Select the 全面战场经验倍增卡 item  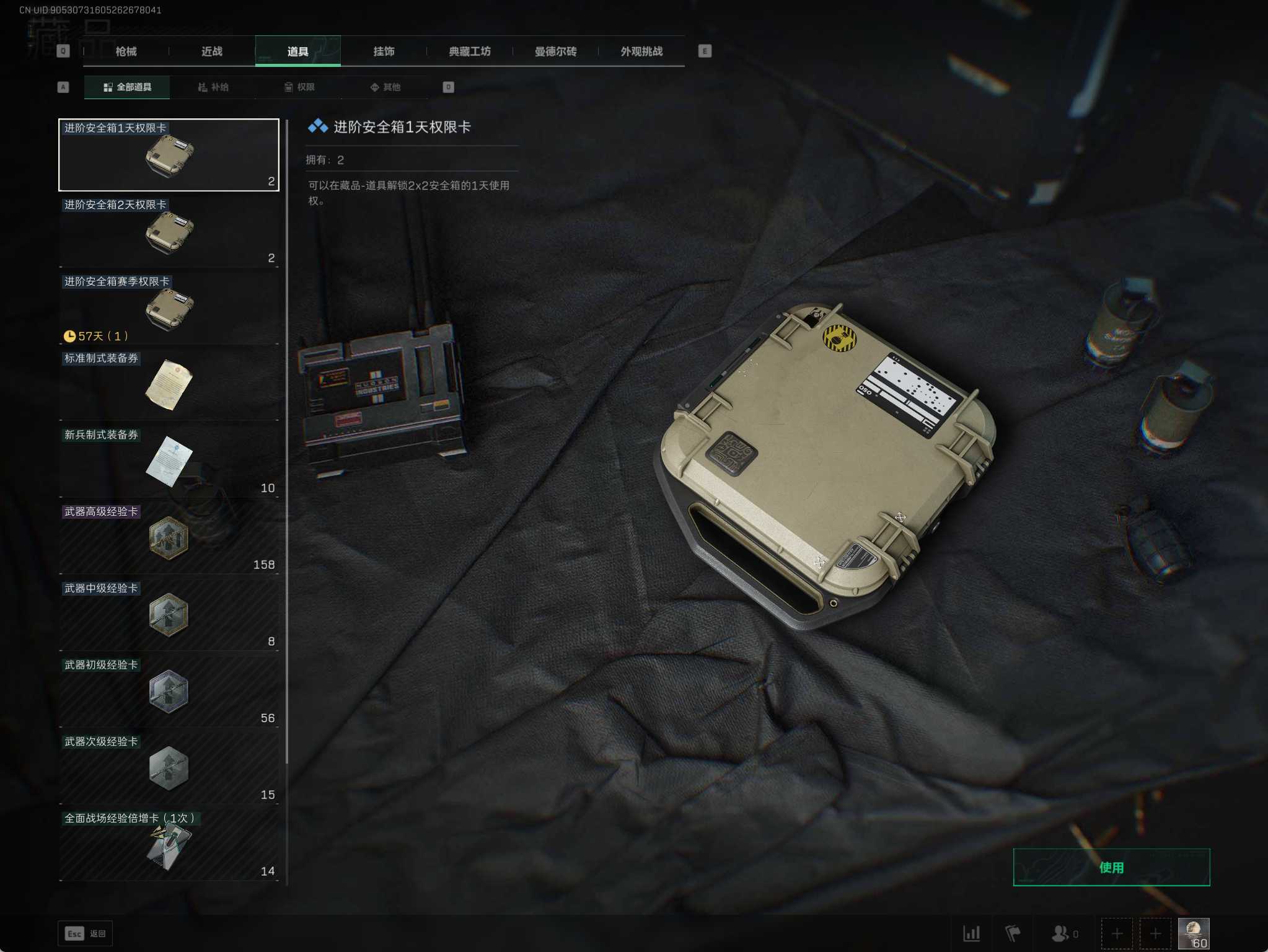coord(169,845)
